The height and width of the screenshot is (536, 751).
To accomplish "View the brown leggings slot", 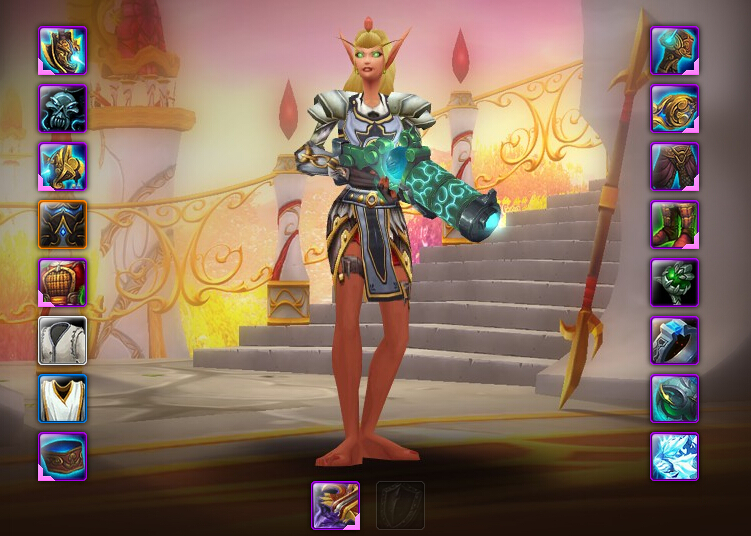I will click(675, 166).
